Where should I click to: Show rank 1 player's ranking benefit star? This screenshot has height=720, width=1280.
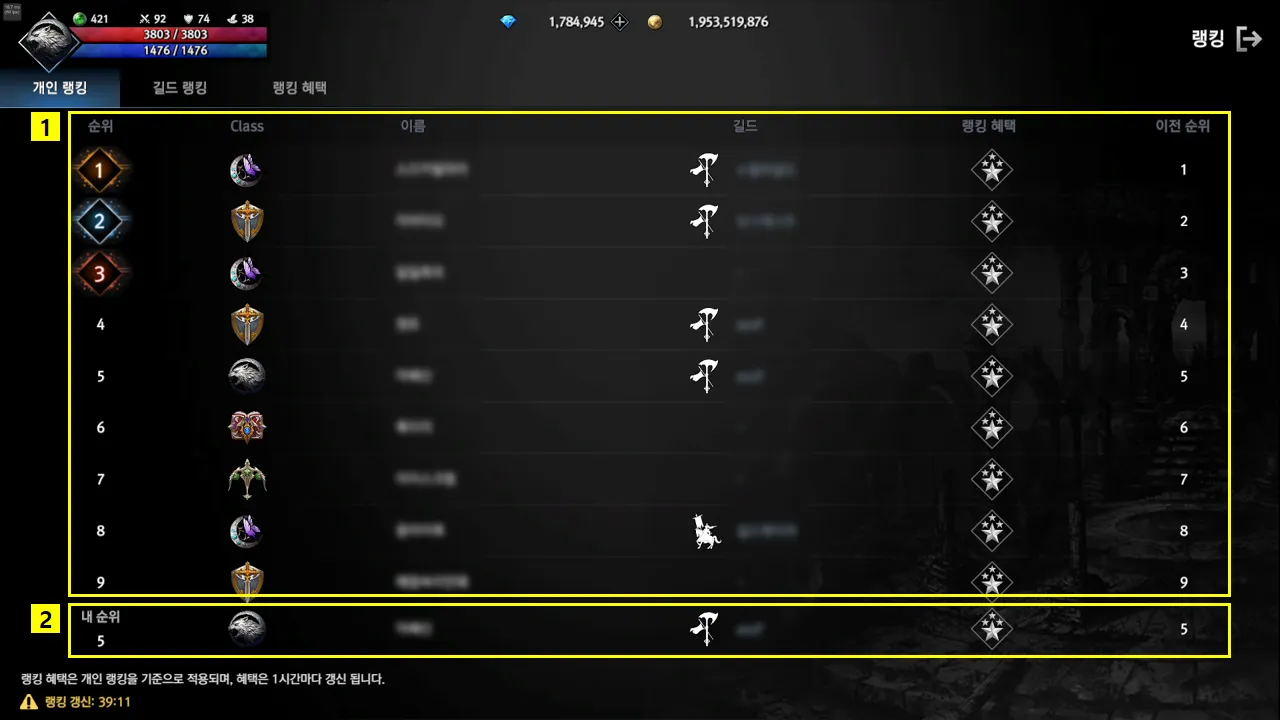(x=992, y=170)
